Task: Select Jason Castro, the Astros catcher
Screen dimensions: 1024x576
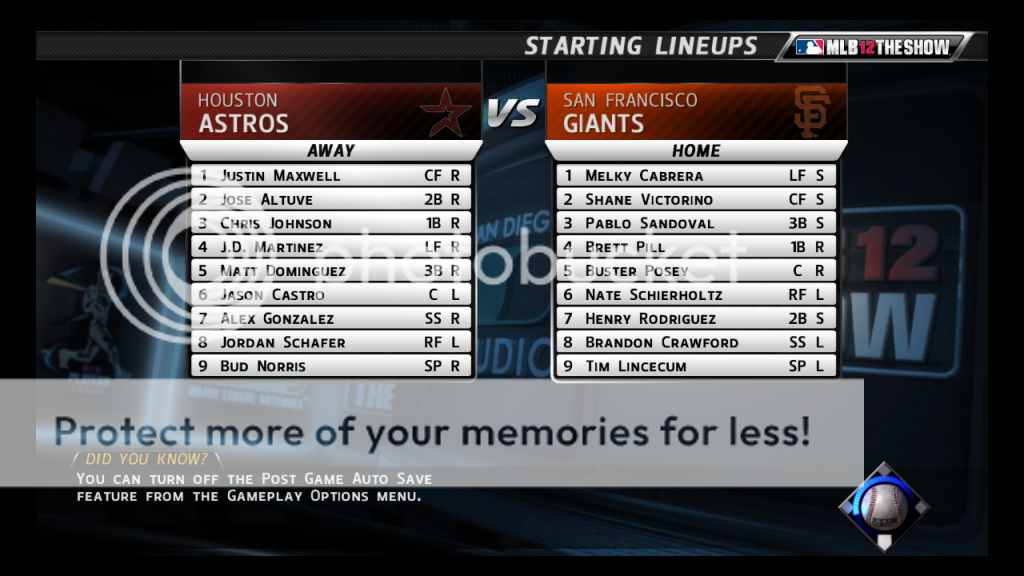Action: 331,295
